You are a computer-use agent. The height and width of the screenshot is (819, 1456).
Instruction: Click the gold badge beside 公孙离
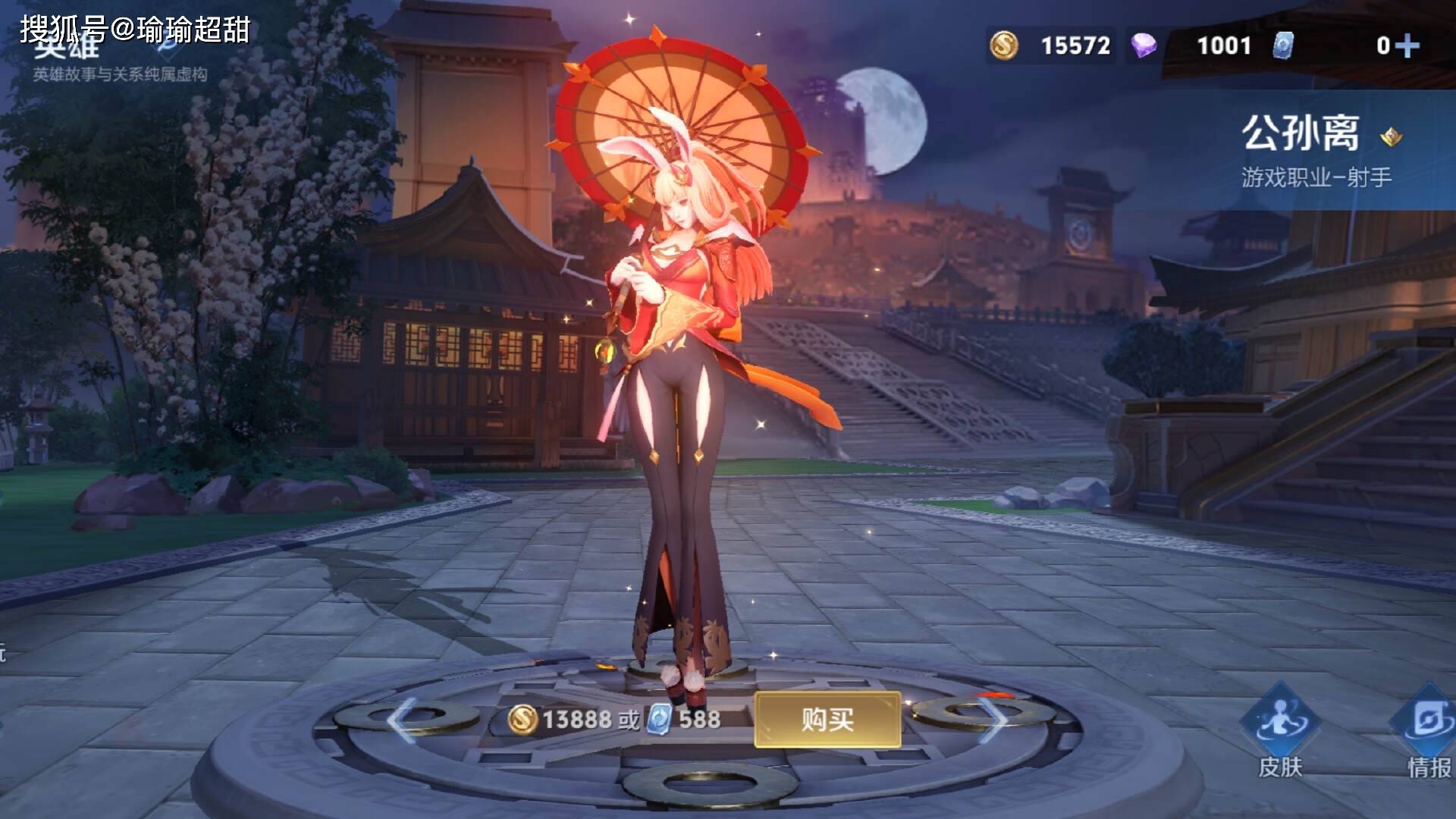click(1391, 137)
